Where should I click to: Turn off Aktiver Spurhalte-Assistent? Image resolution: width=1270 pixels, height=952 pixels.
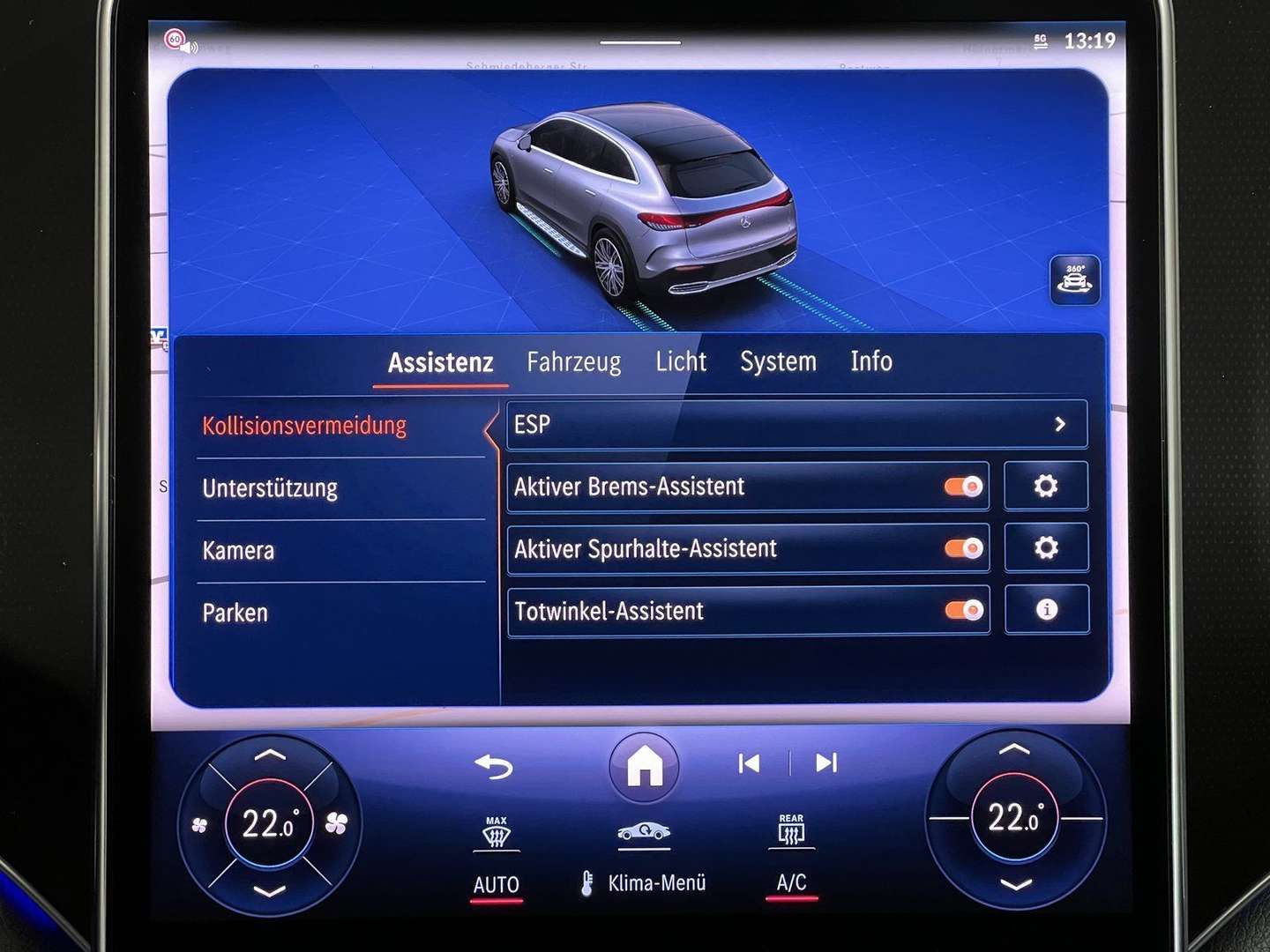point(962,547)
